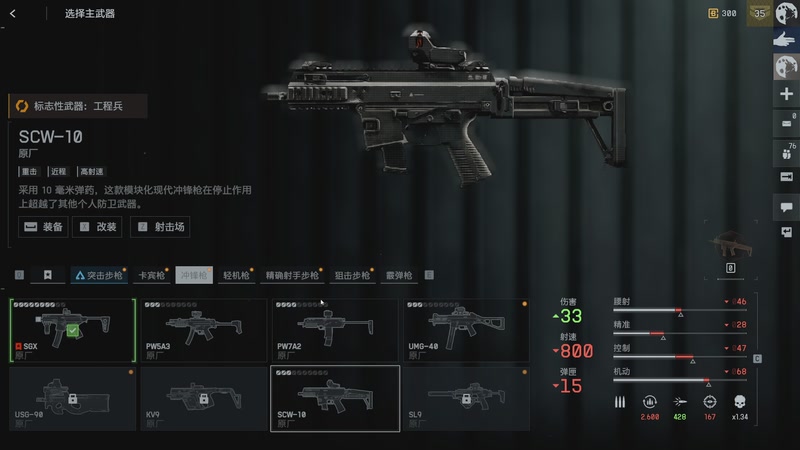Screen dimensions: 800x450
Task: Switch to the 卡宾枪 carbine tab
Action: pos(151,275)
